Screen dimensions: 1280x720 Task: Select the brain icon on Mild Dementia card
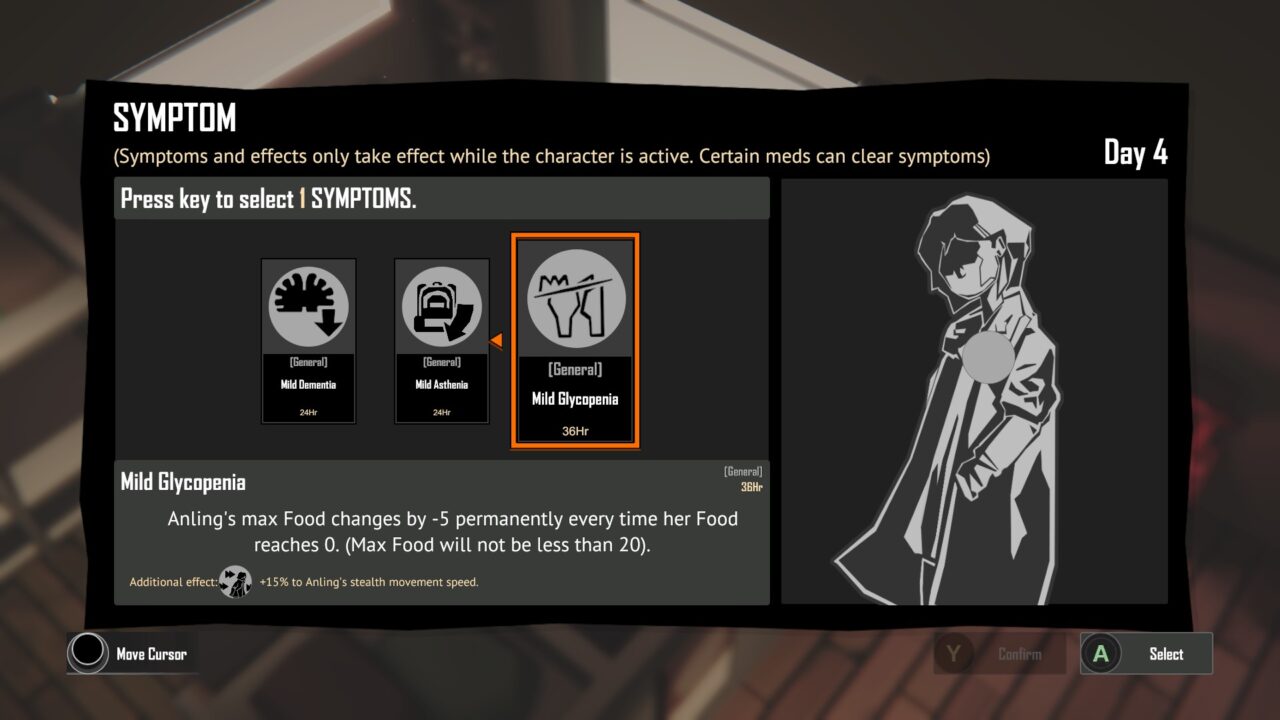click(x=308, y=305)
